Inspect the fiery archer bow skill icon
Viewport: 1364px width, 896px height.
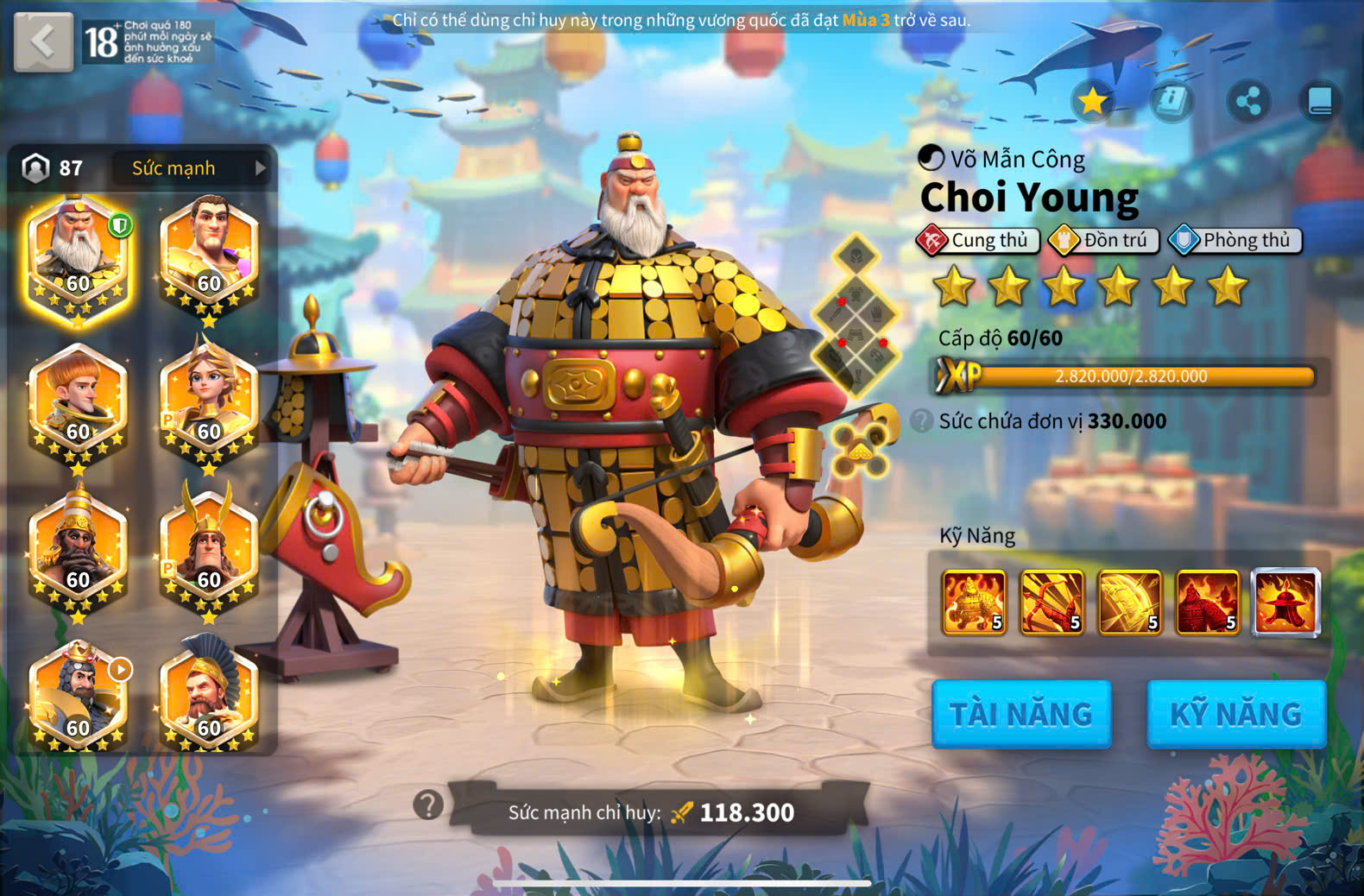click(x=1051, y=603)
